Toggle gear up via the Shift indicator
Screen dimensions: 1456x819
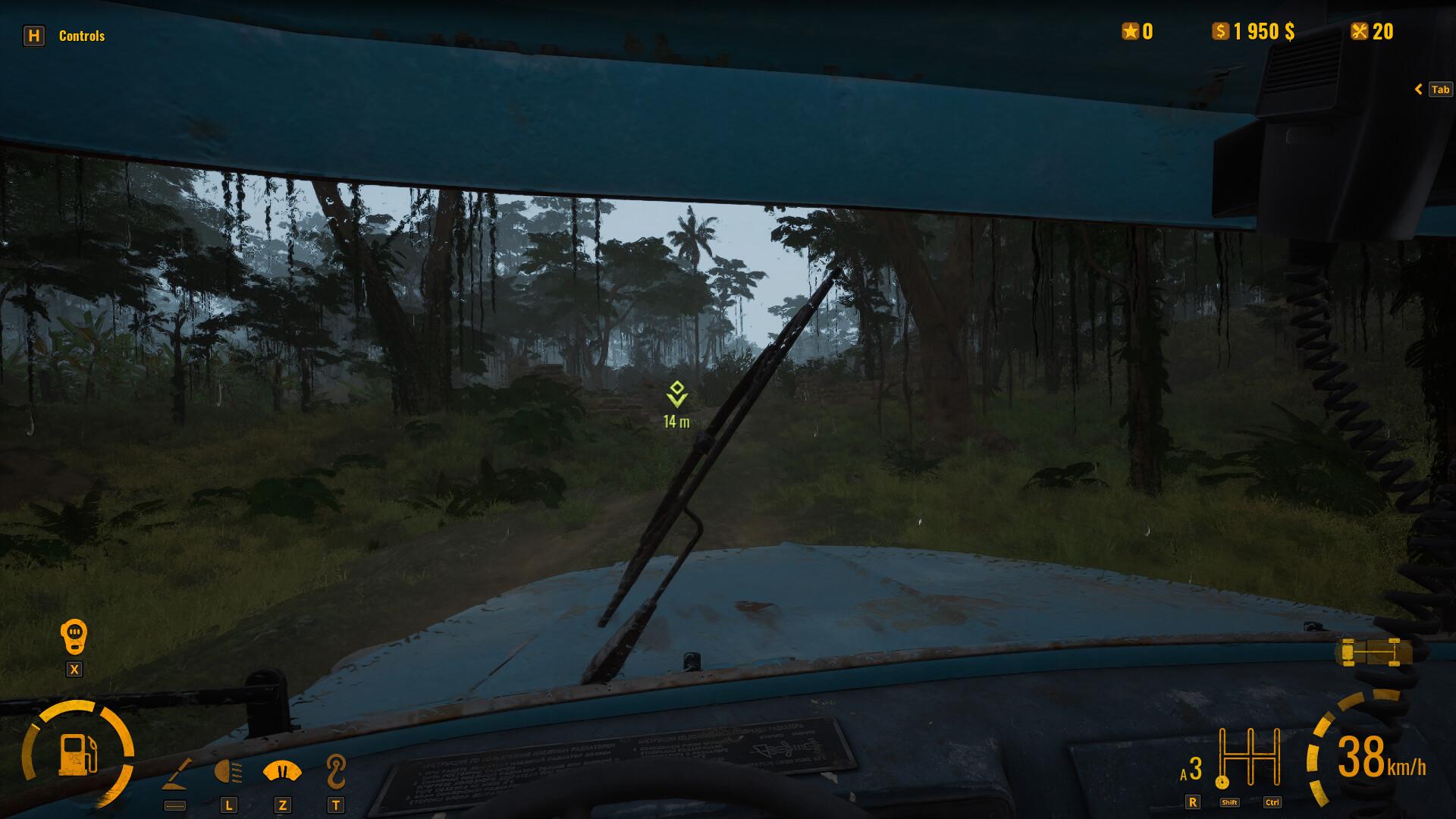point(1230,801)
